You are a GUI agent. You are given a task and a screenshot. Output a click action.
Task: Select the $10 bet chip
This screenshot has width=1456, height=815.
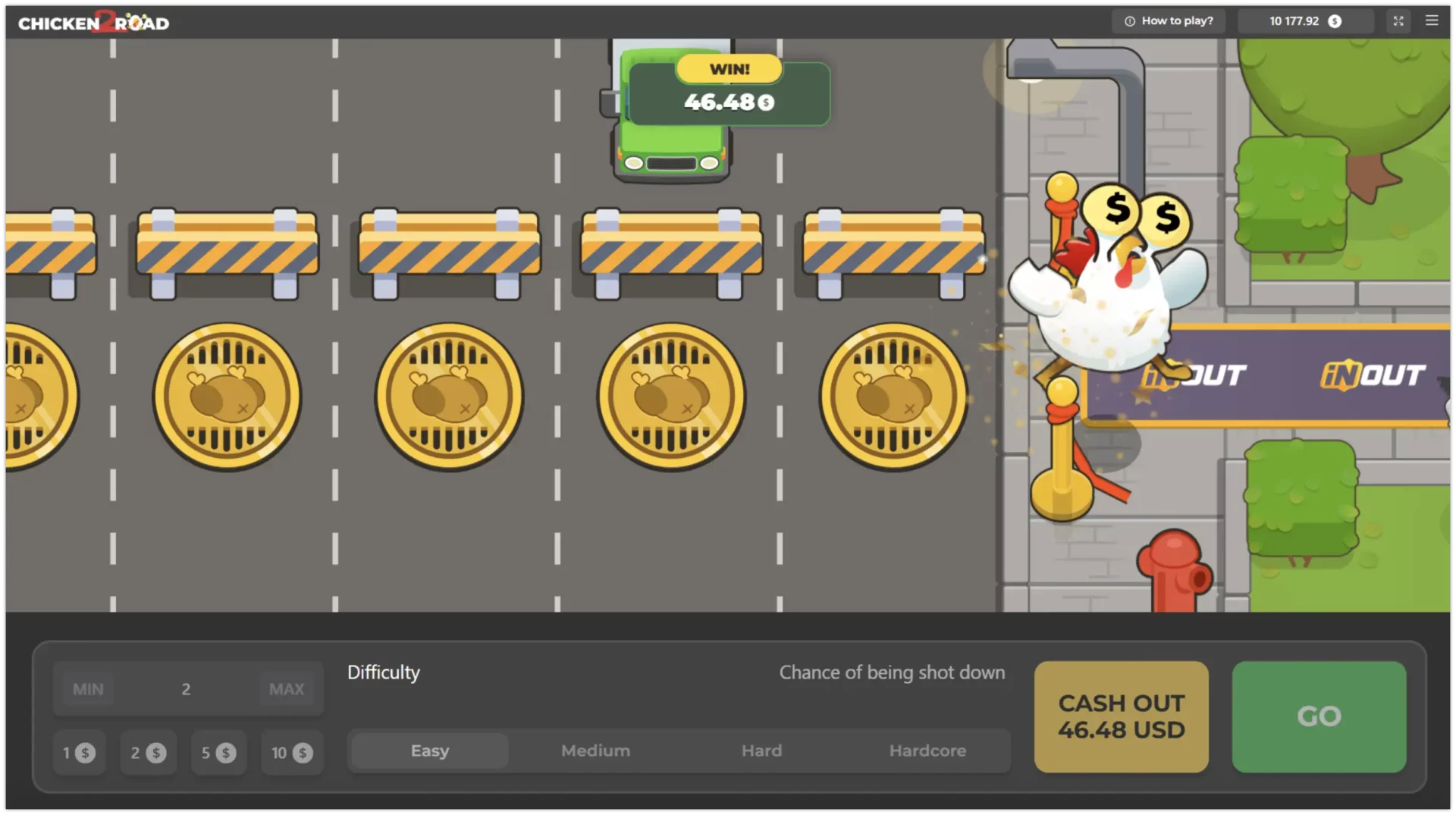[291, 753]
